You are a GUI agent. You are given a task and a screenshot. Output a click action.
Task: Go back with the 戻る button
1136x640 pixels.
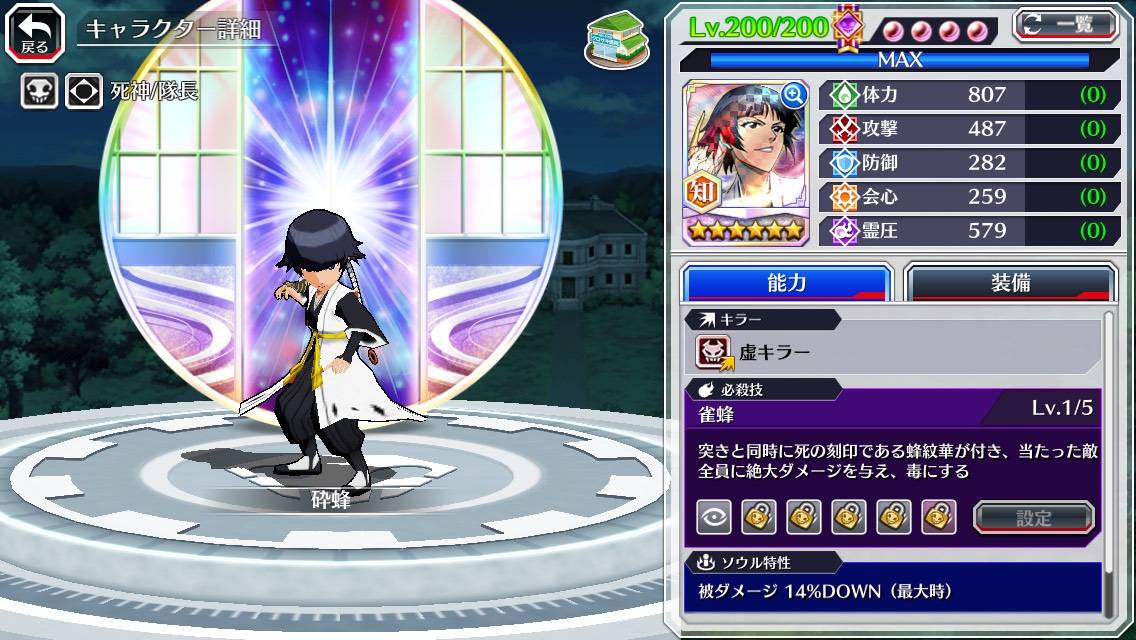34,30
